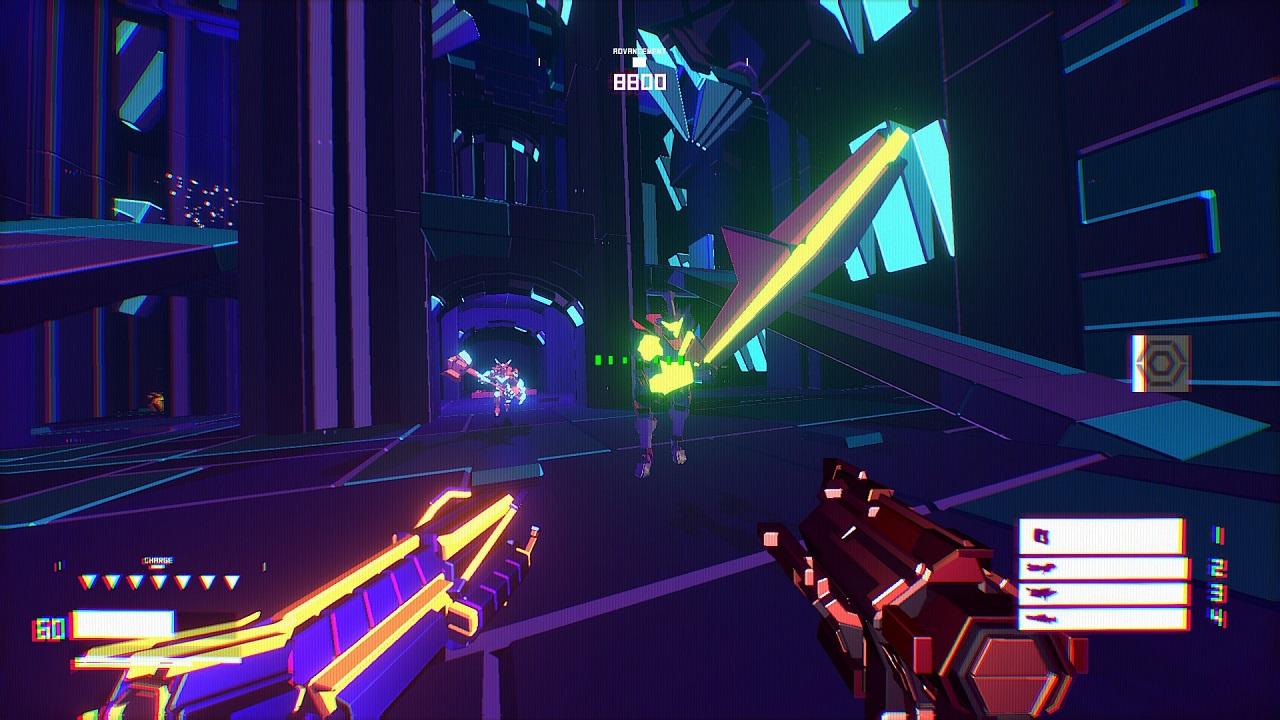Equip the weapon in slot 4

pyautogui.click(x=1103, y=619)
